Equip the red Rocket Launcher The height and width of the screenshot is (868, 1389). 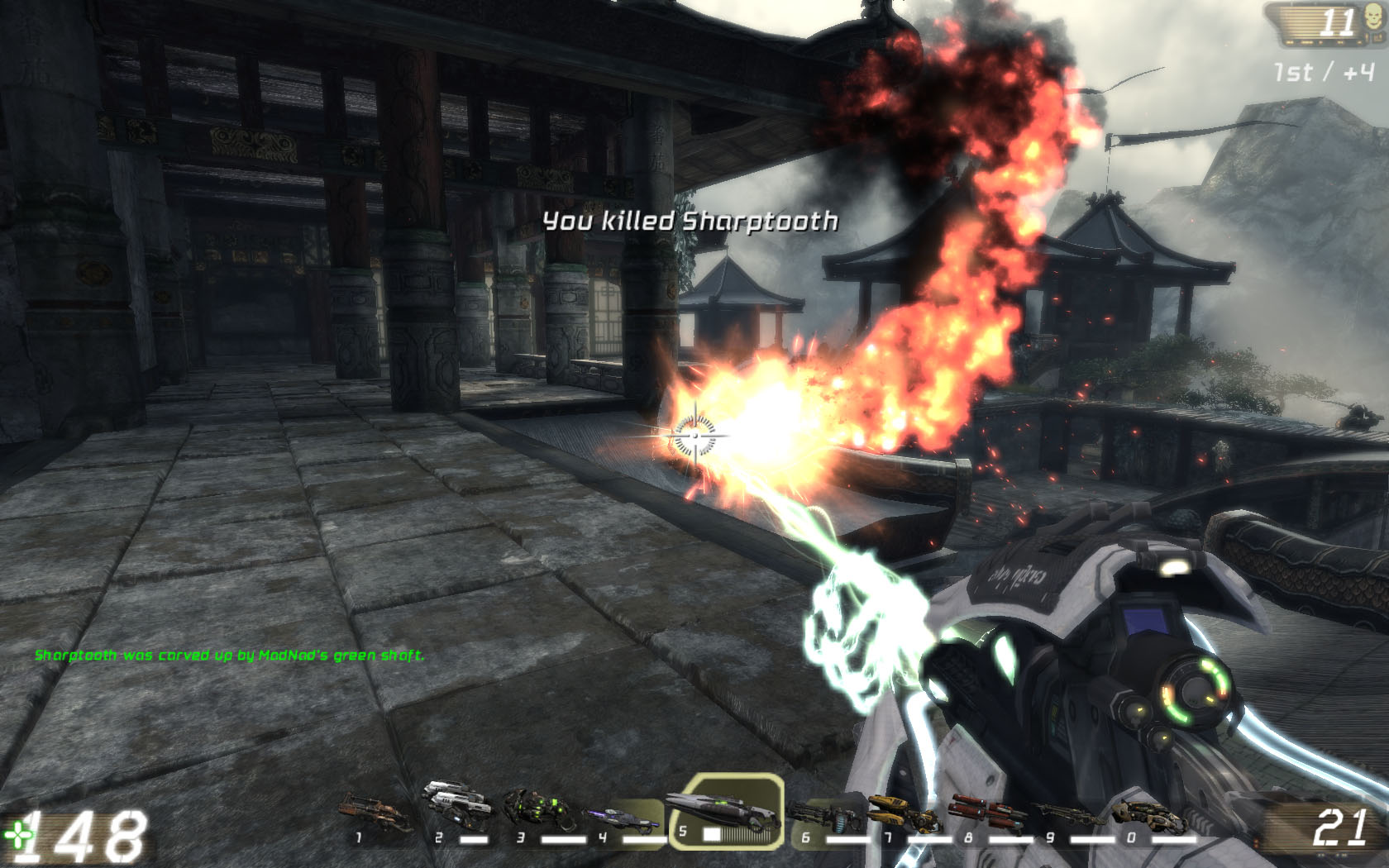coord(986,812)
